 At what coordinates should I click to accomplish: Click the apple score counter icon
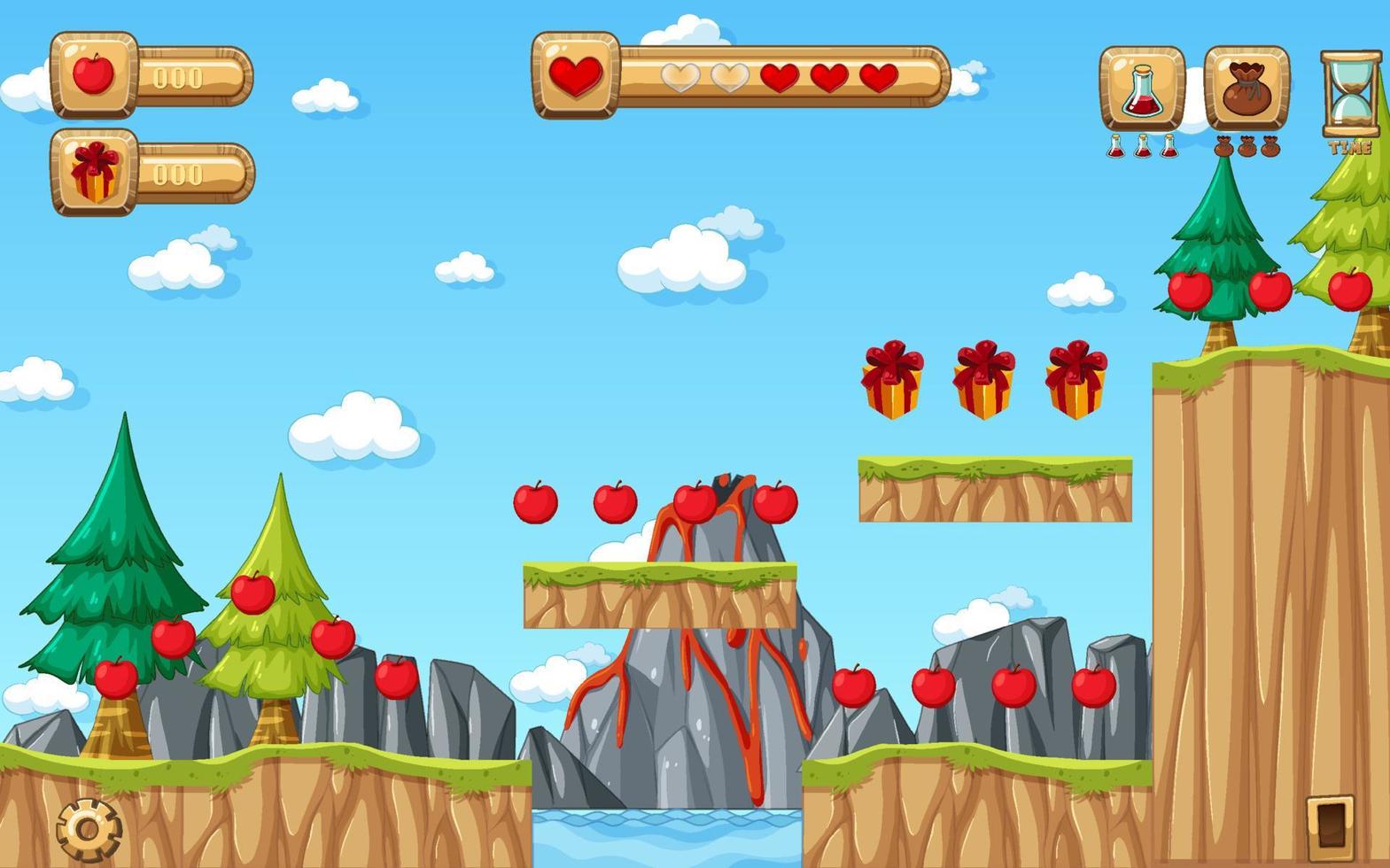(x=93, y=75)
